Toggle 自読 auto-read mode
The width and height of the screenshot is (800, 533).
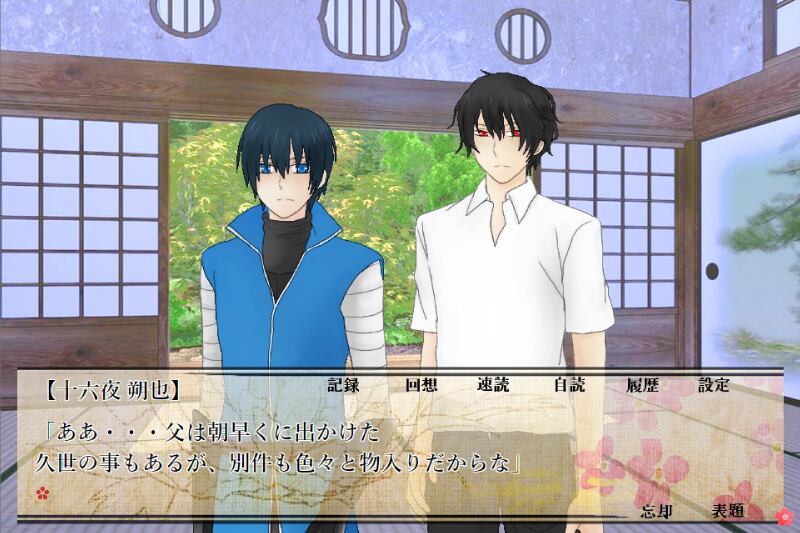568,385
